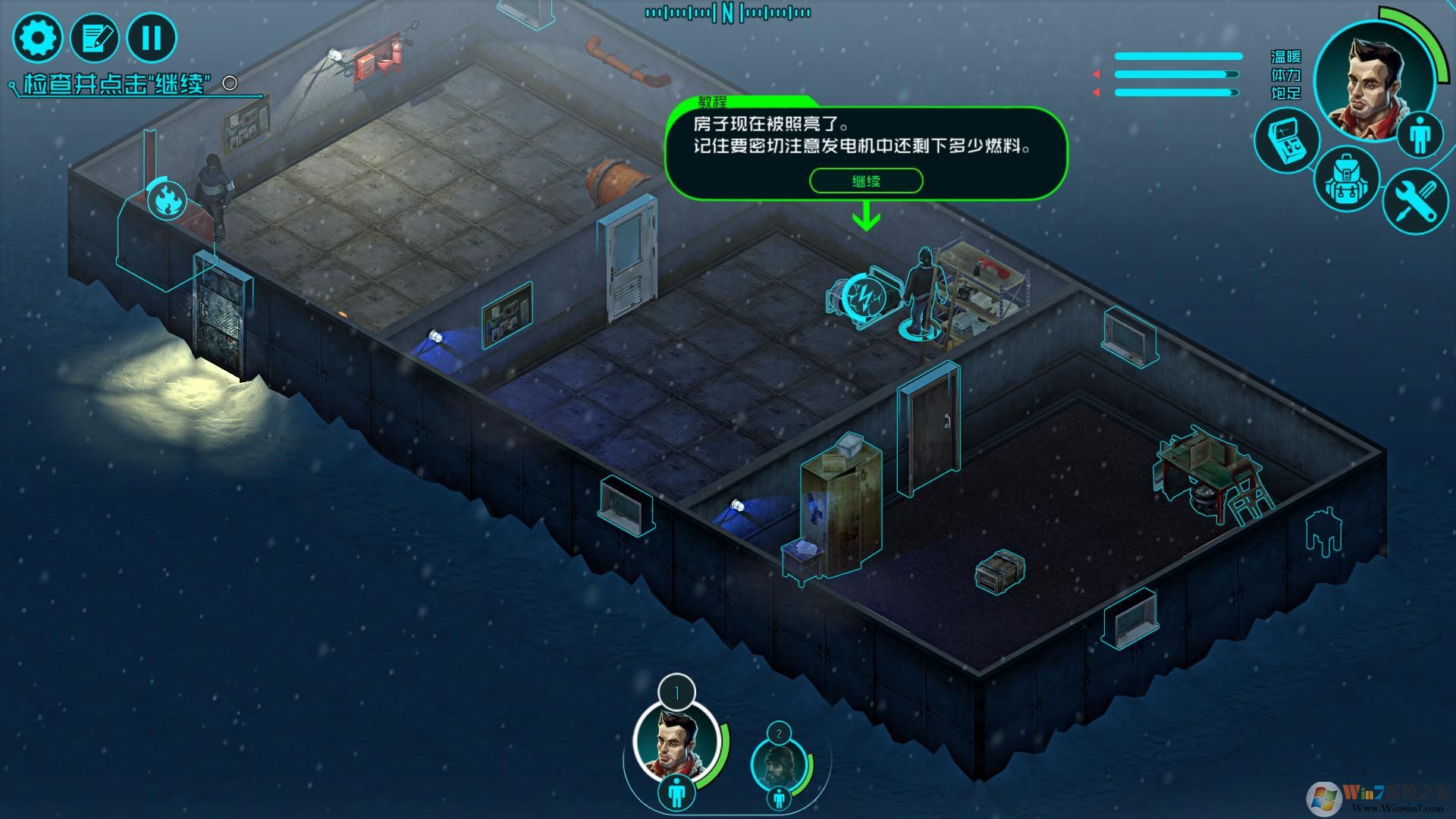1456x819 pixels.
Task: Click the green 继续 continue button
Action: click(866, 181)
